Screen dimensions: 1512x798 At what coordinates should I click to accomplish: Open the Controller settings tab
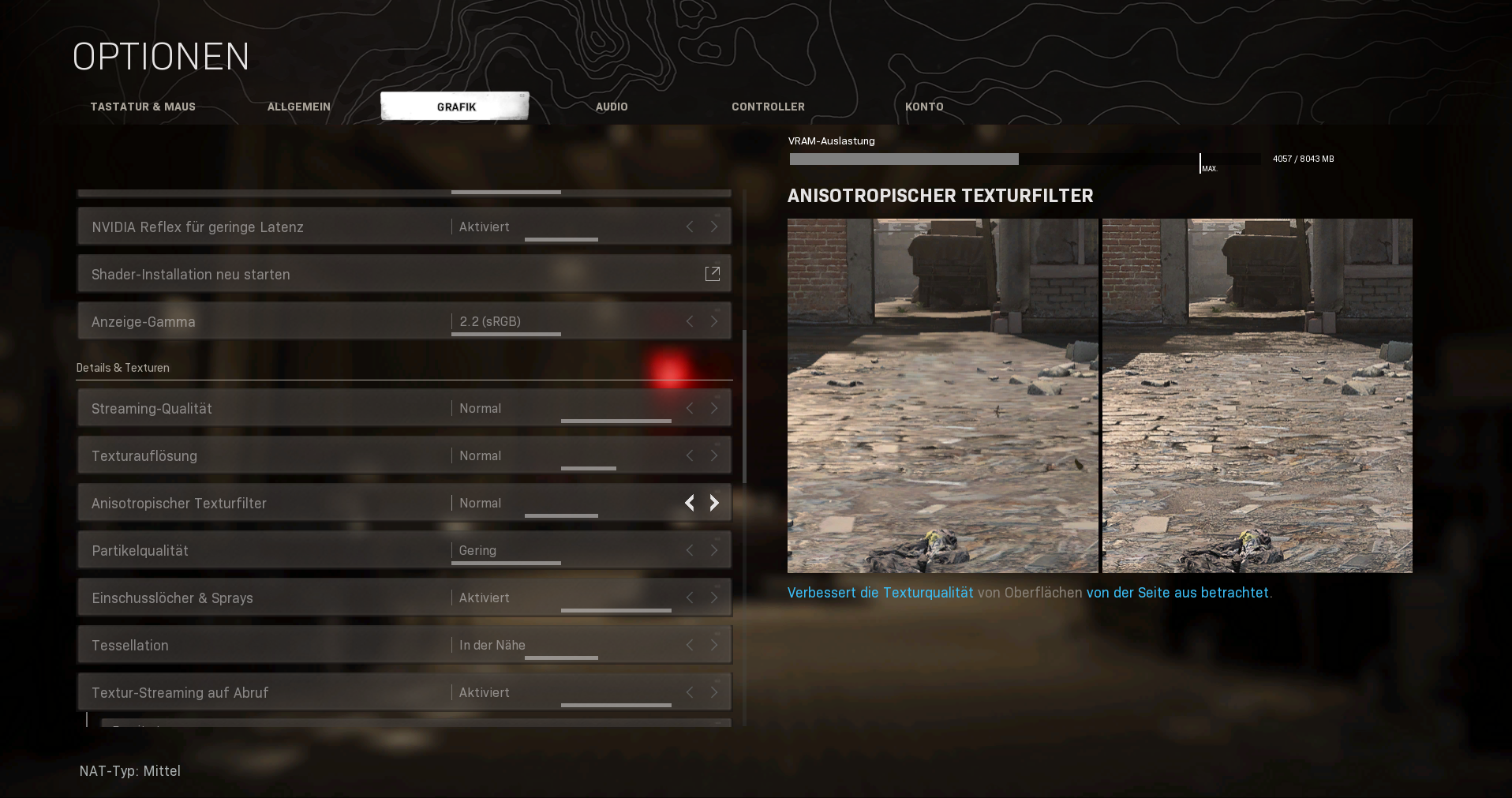(x=767, y=107)
